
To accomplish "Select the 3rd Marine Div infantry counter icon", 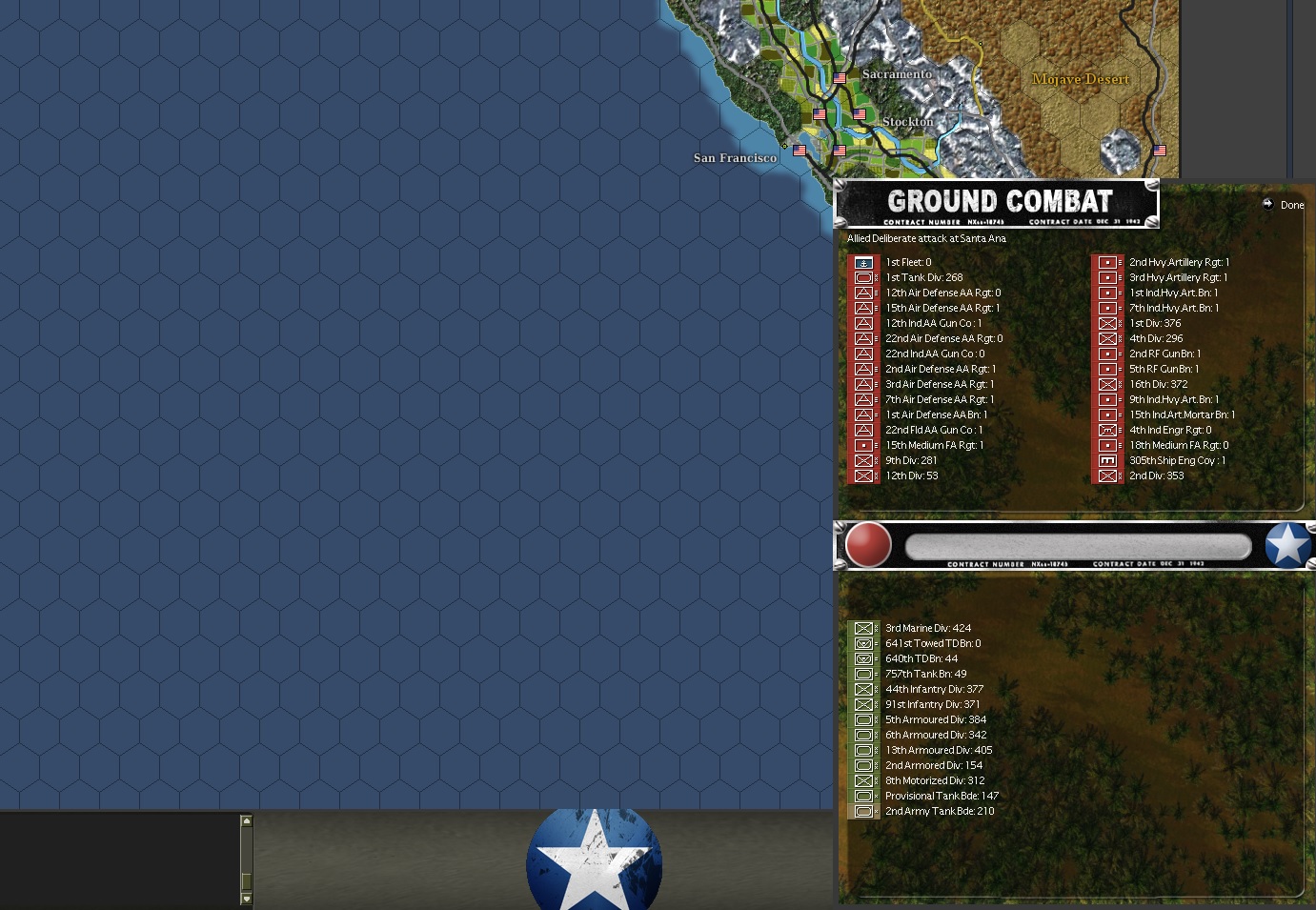I will [x=864, y=628].
